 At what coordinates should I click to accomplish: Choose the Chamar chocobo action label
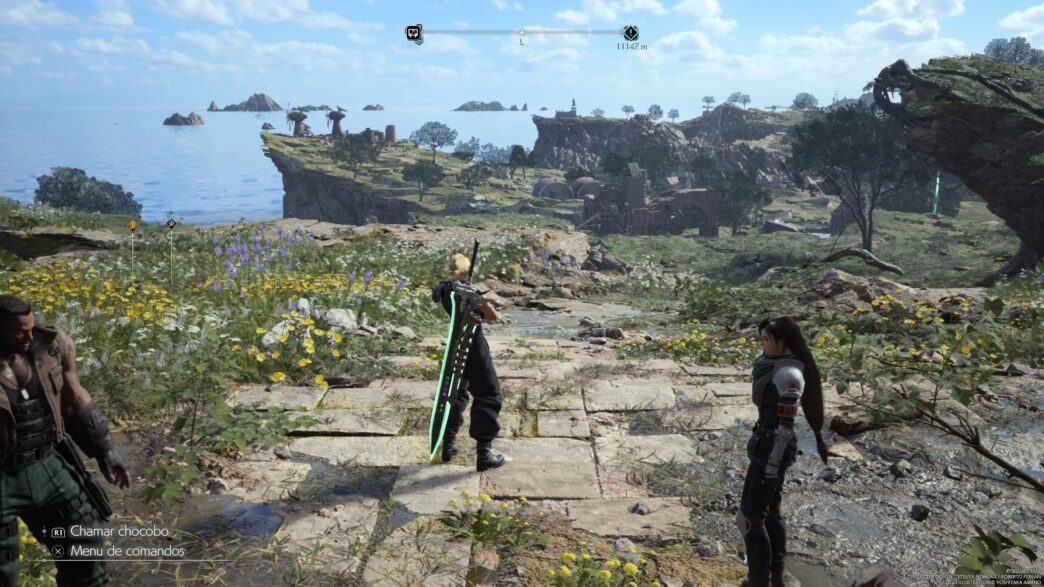(x=119, y=531)
